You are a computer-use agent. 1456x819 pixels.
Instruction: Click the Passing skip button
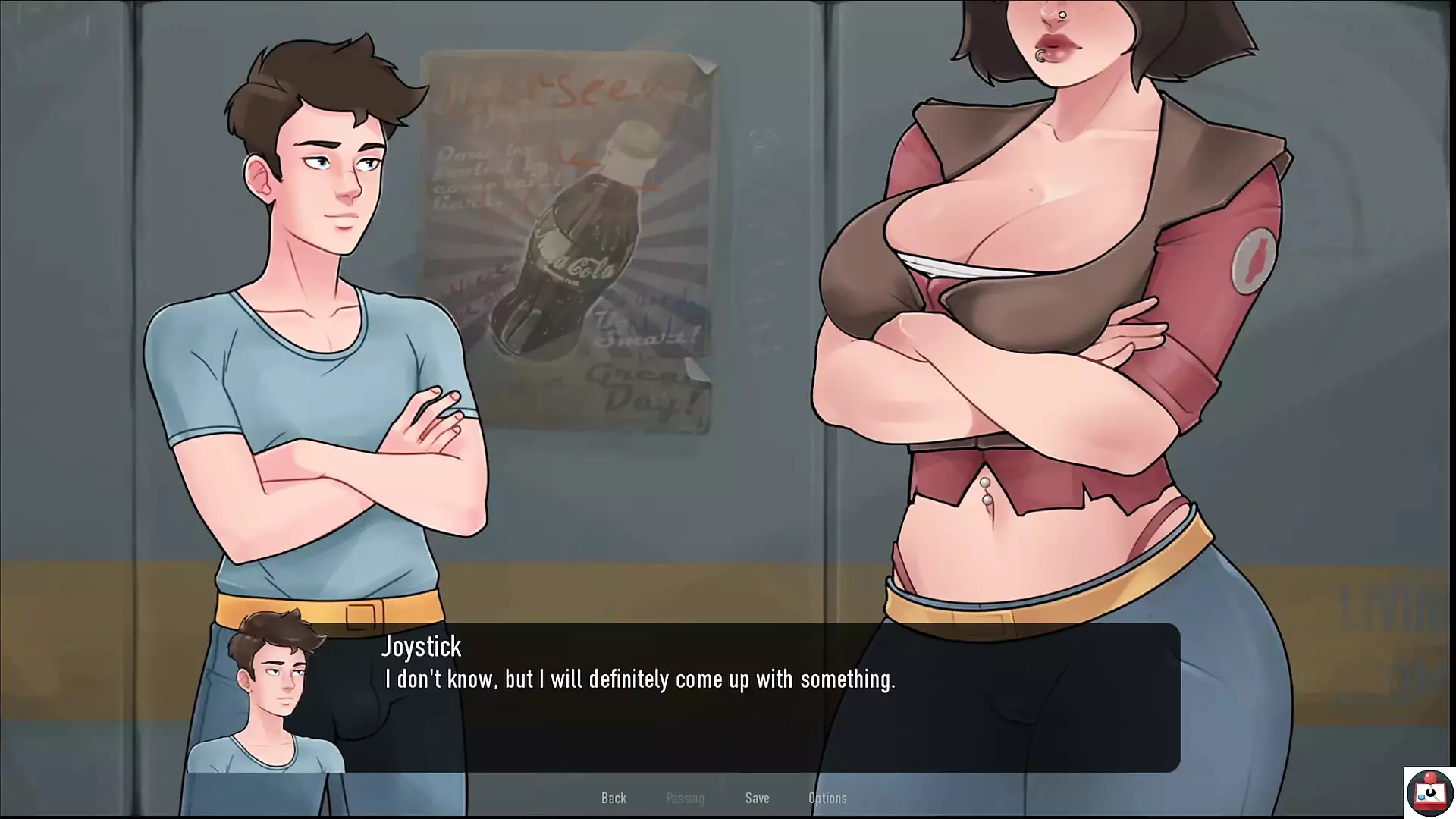pos(685,798)
